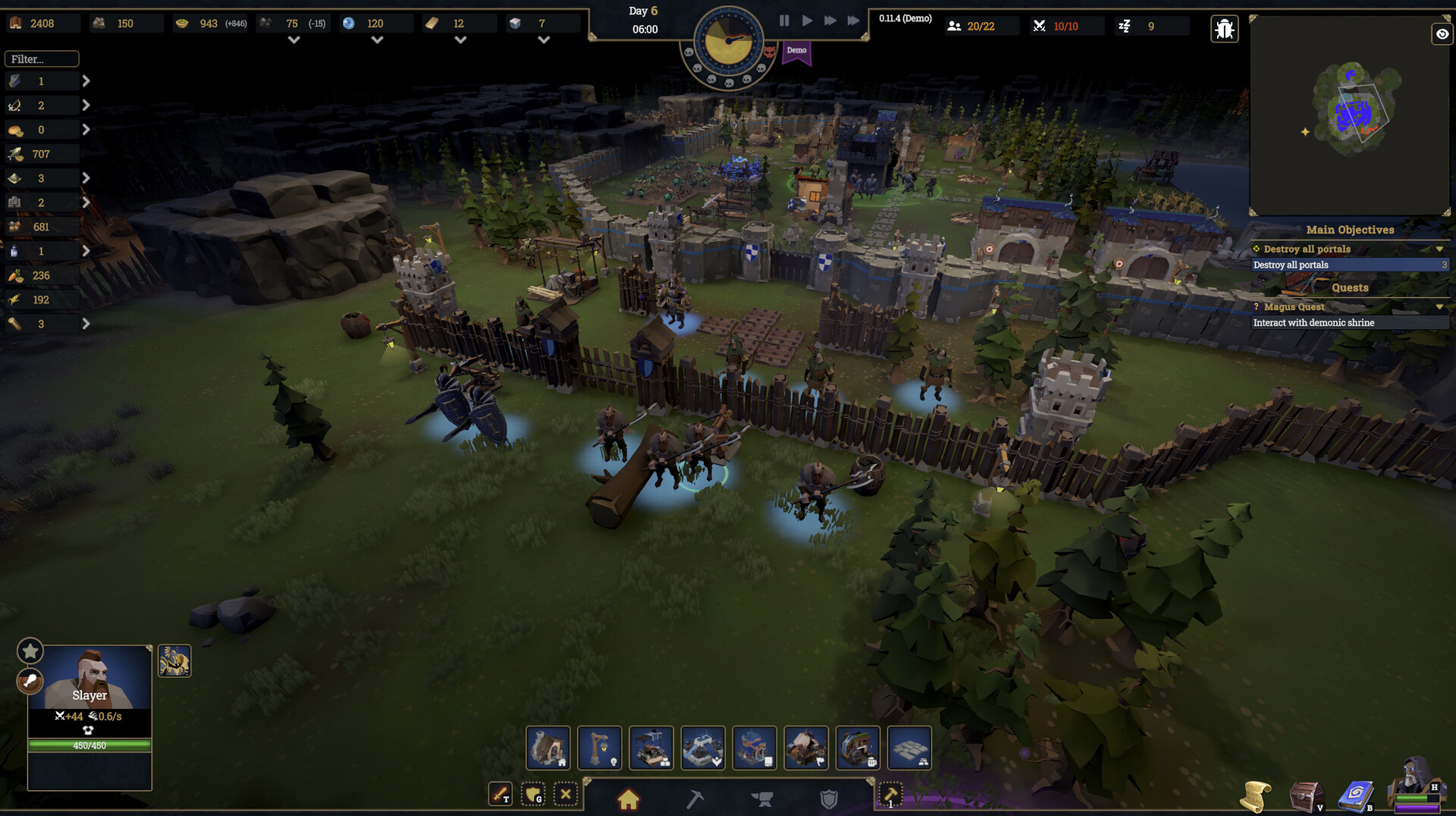Collapse the Destroy all portals objective
Screen dimensions: 1456x816
click(x=1439, y=250)
